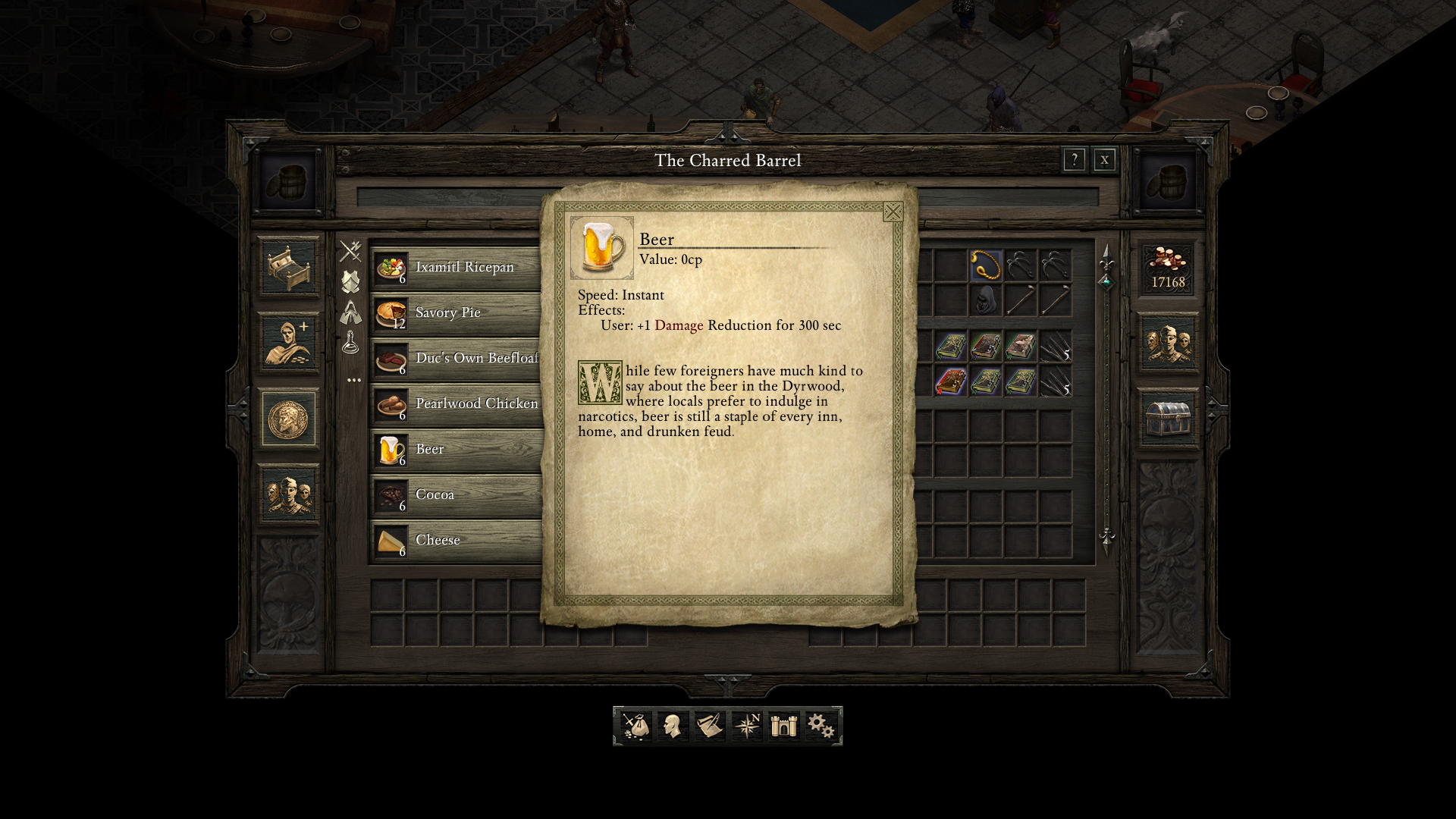Close the Beer item description parchment
The image size is (1456, 819).
tap(893, 212)
